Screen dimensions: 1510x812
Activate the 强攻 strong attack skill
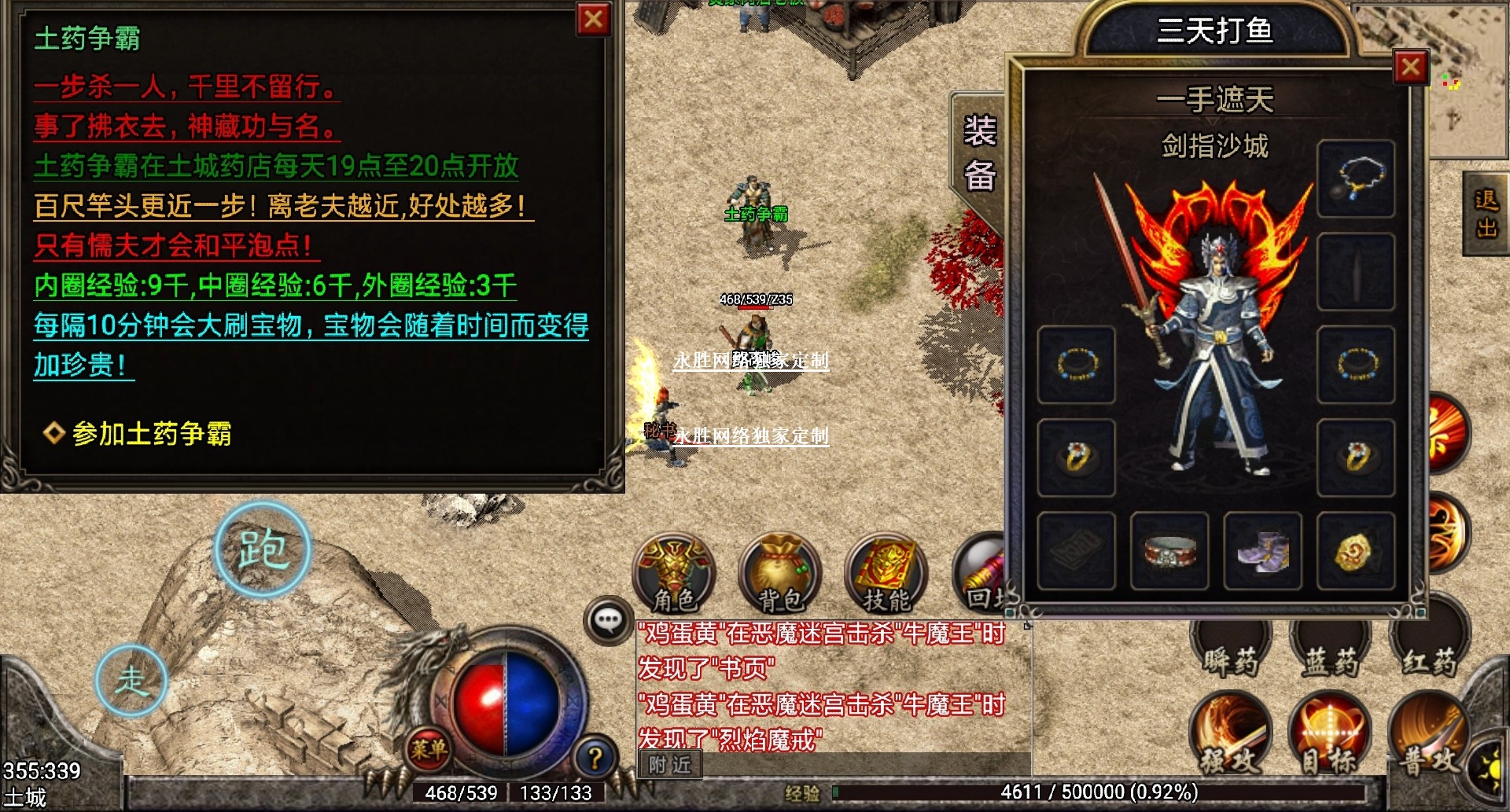point(1230,737)
